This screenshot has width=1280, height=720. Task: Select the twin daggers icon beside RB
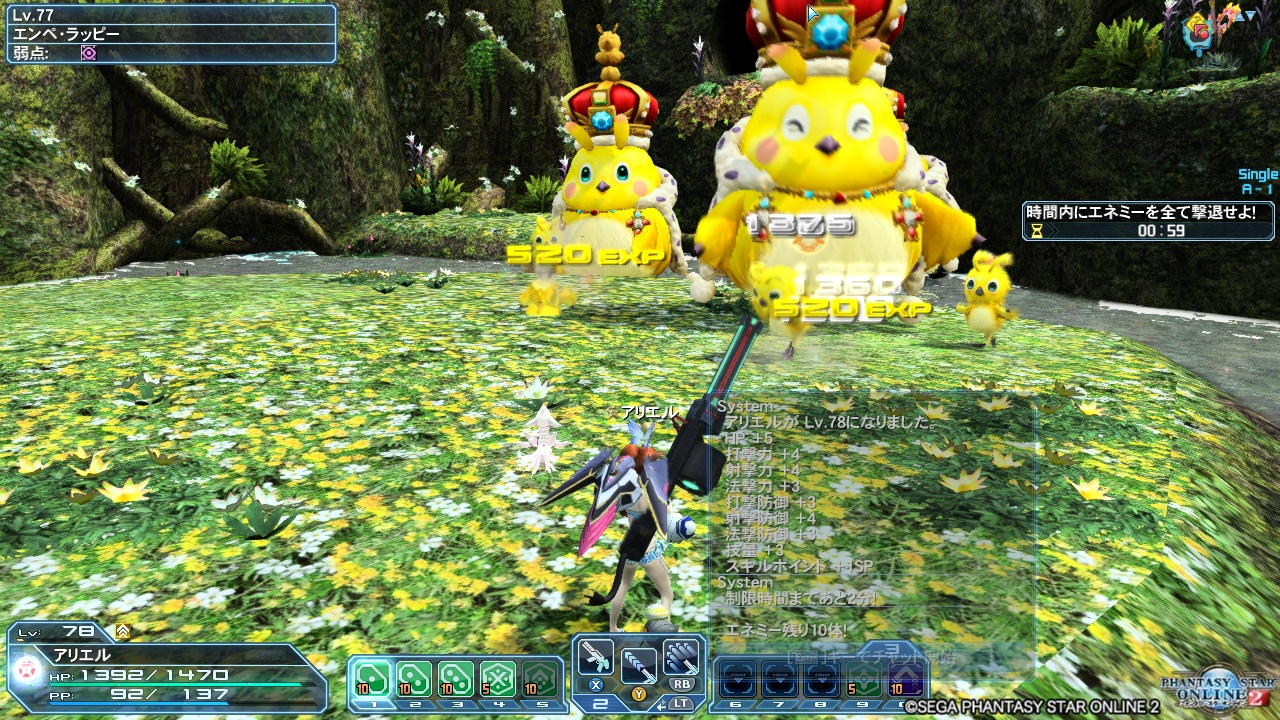[x=680, y=655]
